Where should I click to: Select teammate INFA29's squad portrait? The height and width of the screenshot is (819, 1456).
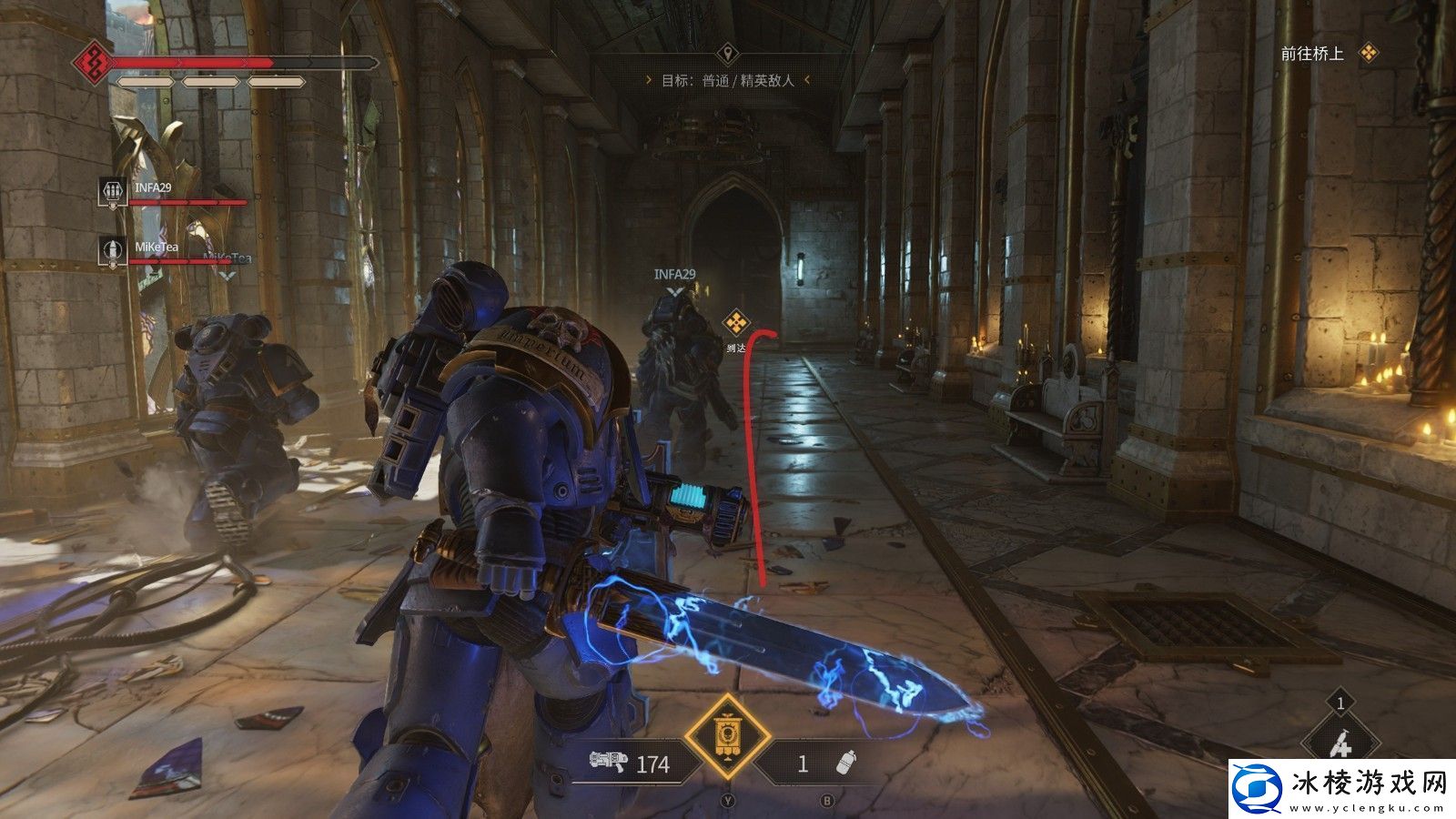click(112, 191)
